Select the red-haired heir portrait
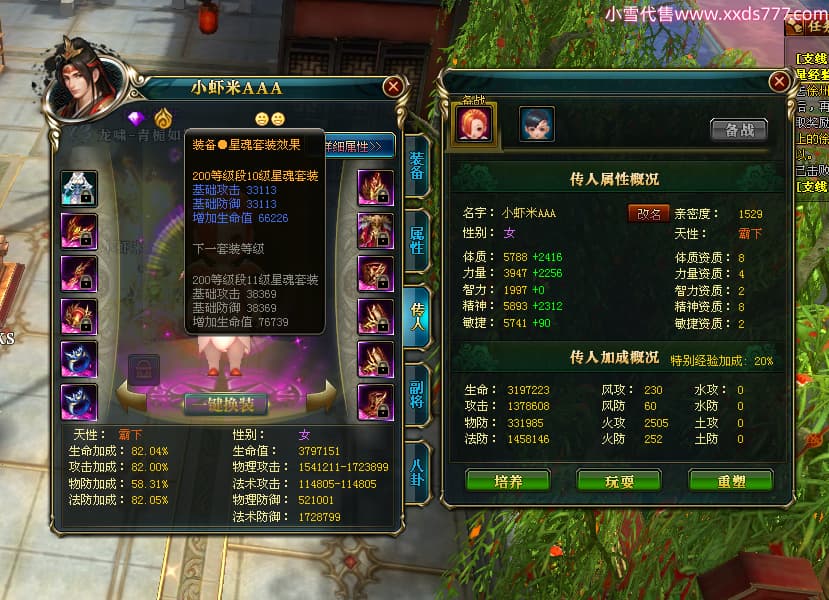The height and width of the screenshot is (600, 829). [474, 124]
